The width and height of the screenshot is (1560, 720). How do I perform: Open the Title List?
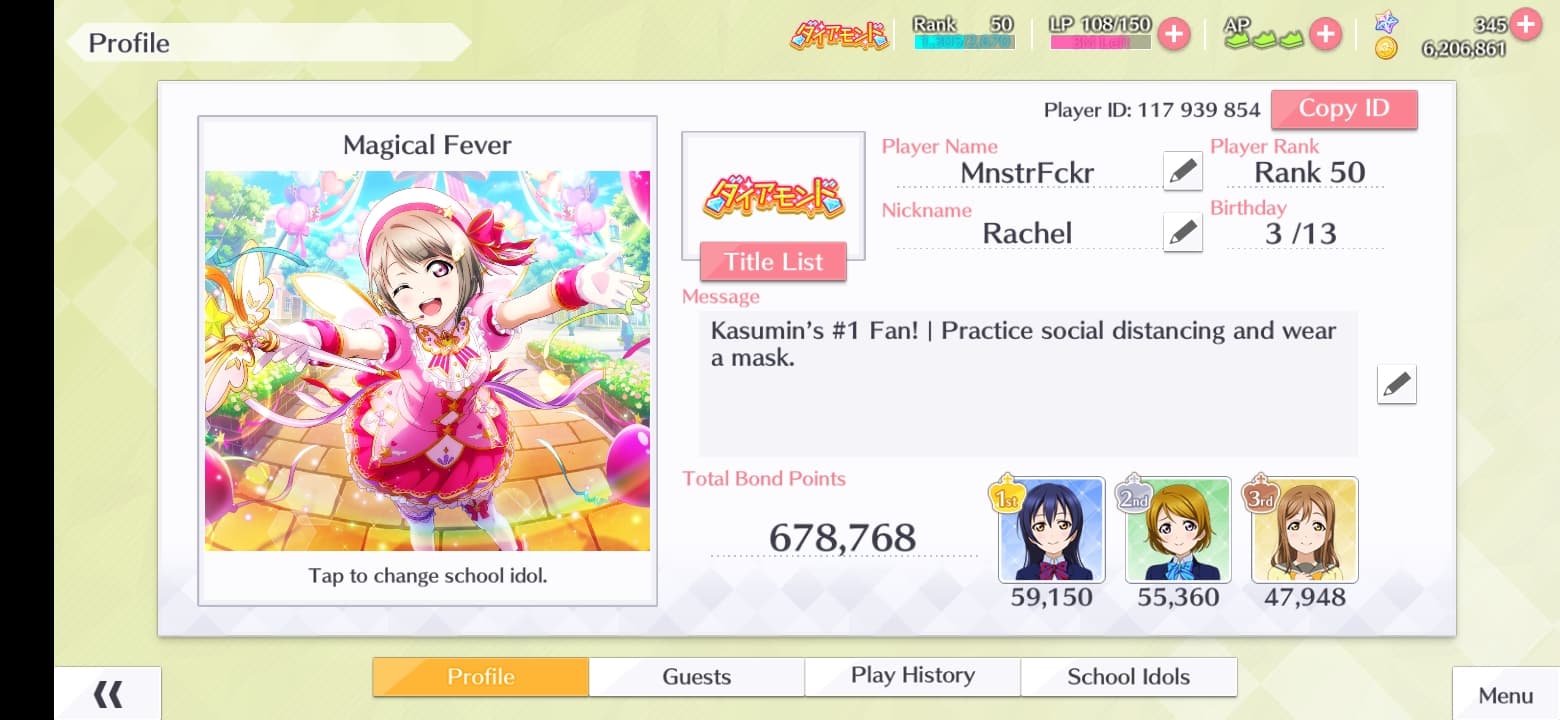tap(773, 262)
